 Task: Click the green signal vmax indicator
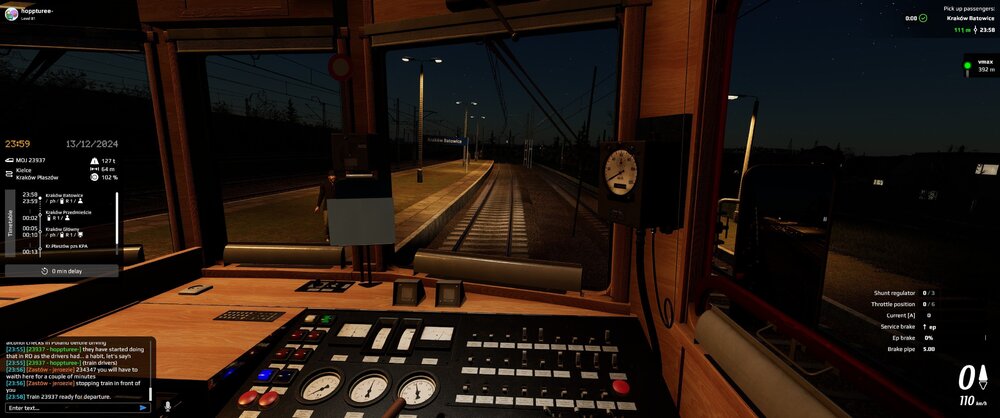pos(967,66)
